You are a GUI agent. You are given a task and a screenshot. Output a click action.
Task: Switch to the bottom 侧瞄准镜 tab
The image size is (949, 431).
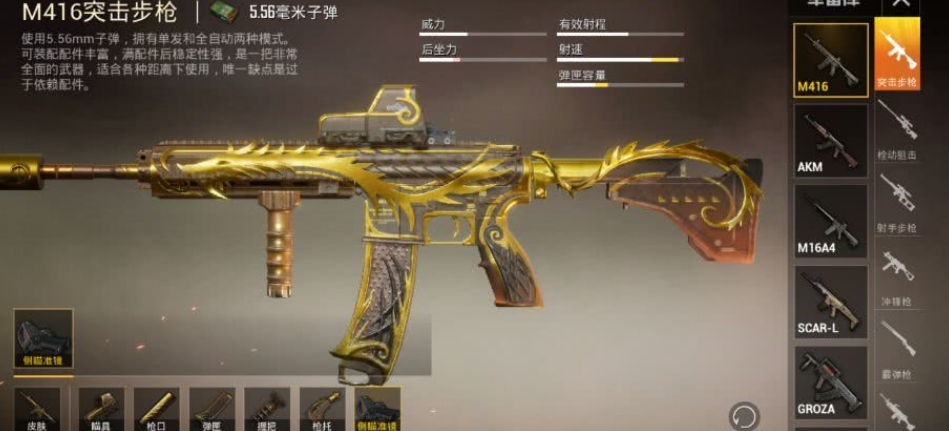tap(377, 409)
